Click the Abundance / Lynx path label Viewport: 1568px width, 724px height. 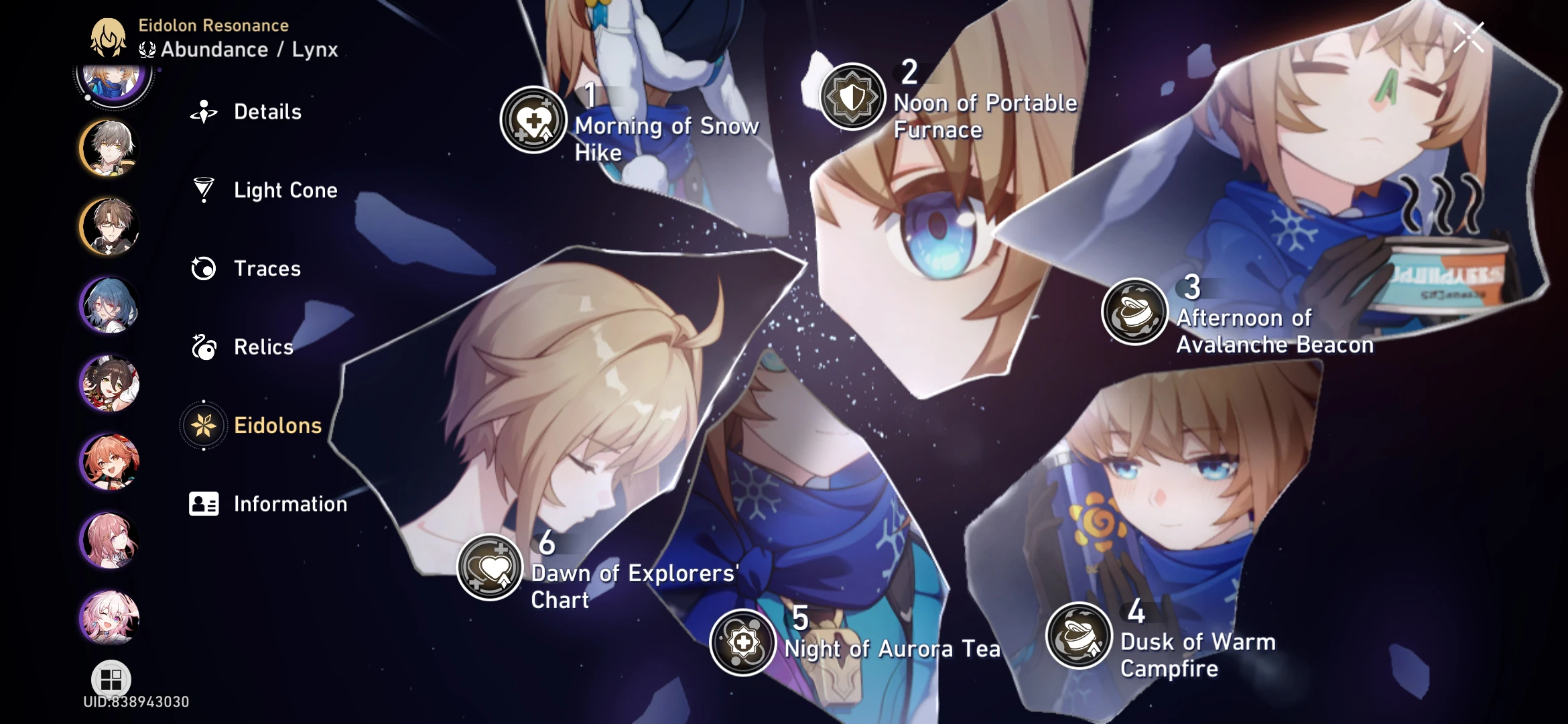(x=238, y=48)
